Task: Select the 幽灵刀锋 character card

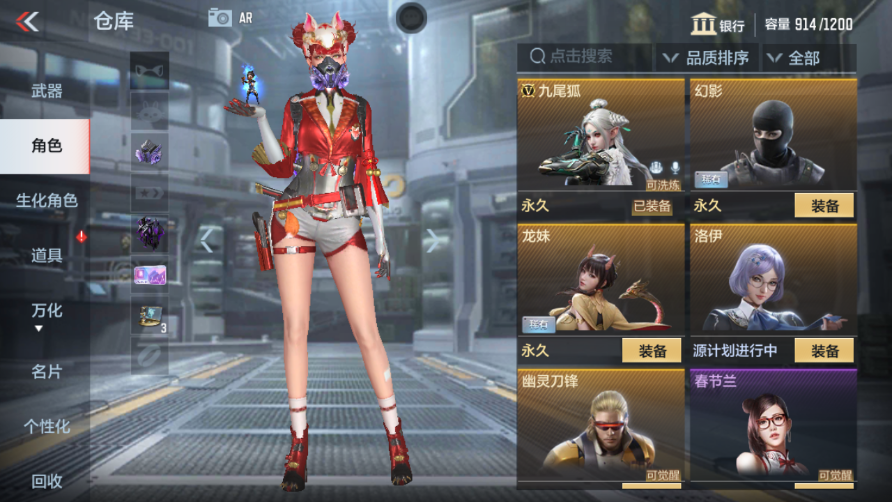Action: (600, 425)
